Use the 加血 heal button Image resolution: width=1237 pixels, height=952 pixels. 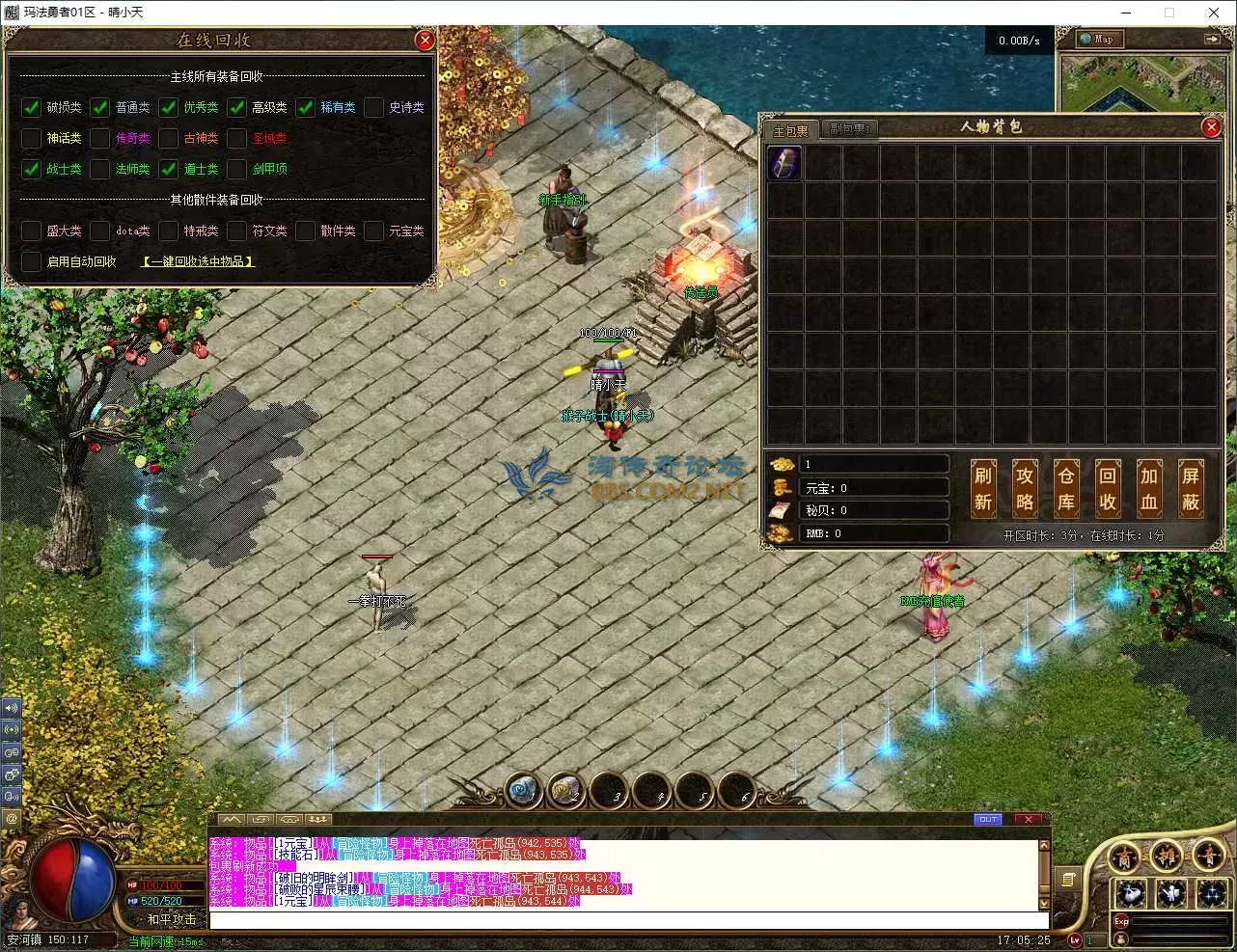coord(1149,488)
